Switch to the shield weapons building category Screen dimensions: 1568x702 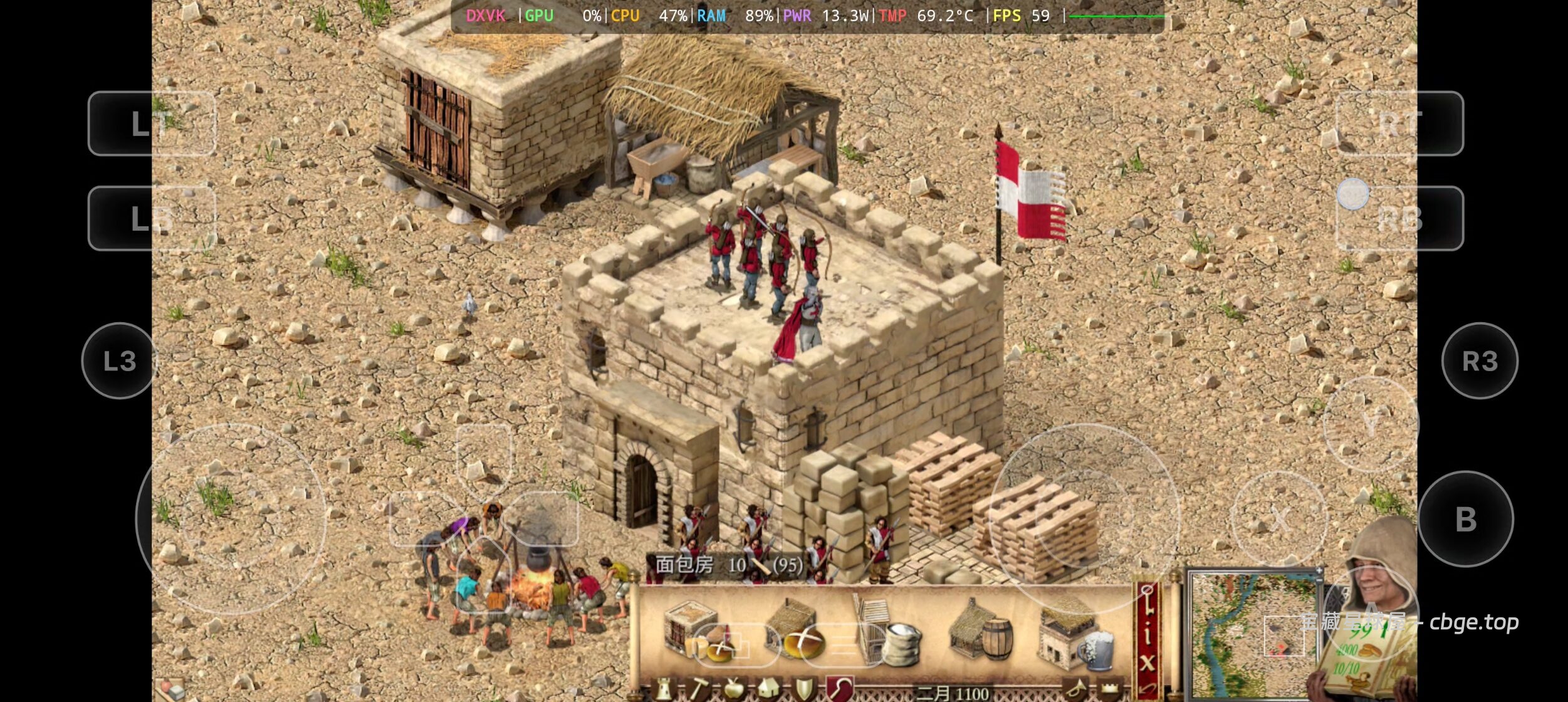coord(805,691)
